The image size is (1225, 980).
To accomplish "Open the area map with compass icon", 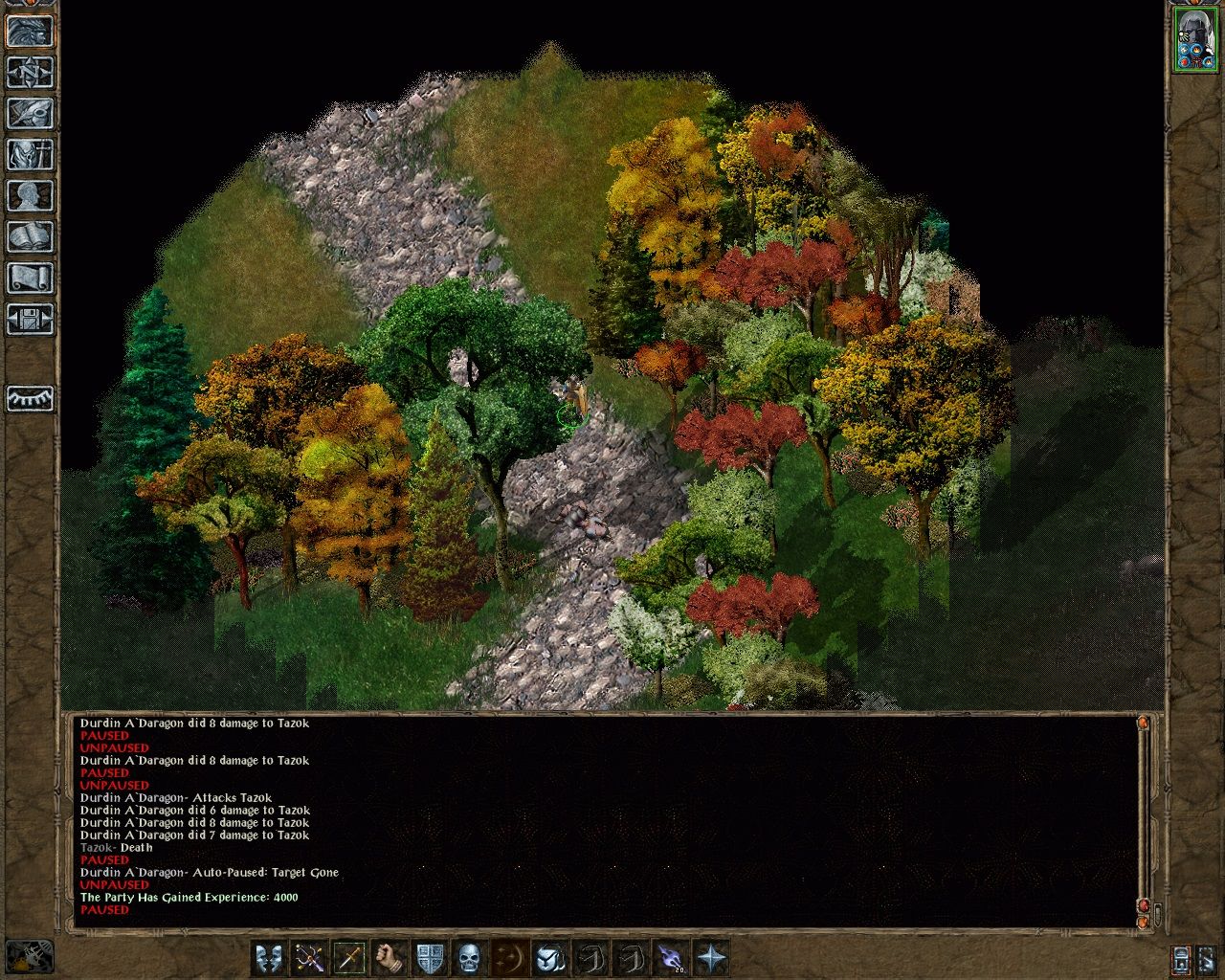I will click(x=30, y=73).
